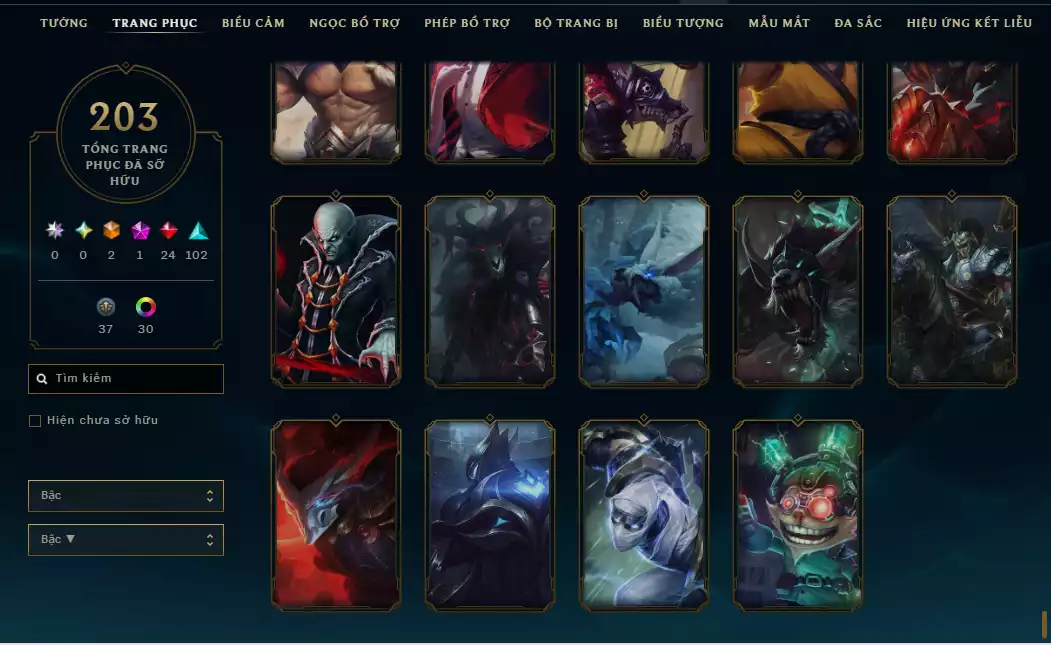Toggle the Hiện chưa sở hữu checkbox
The width and height of the screenshot is (1051, 645).
[x=35, y=421]
